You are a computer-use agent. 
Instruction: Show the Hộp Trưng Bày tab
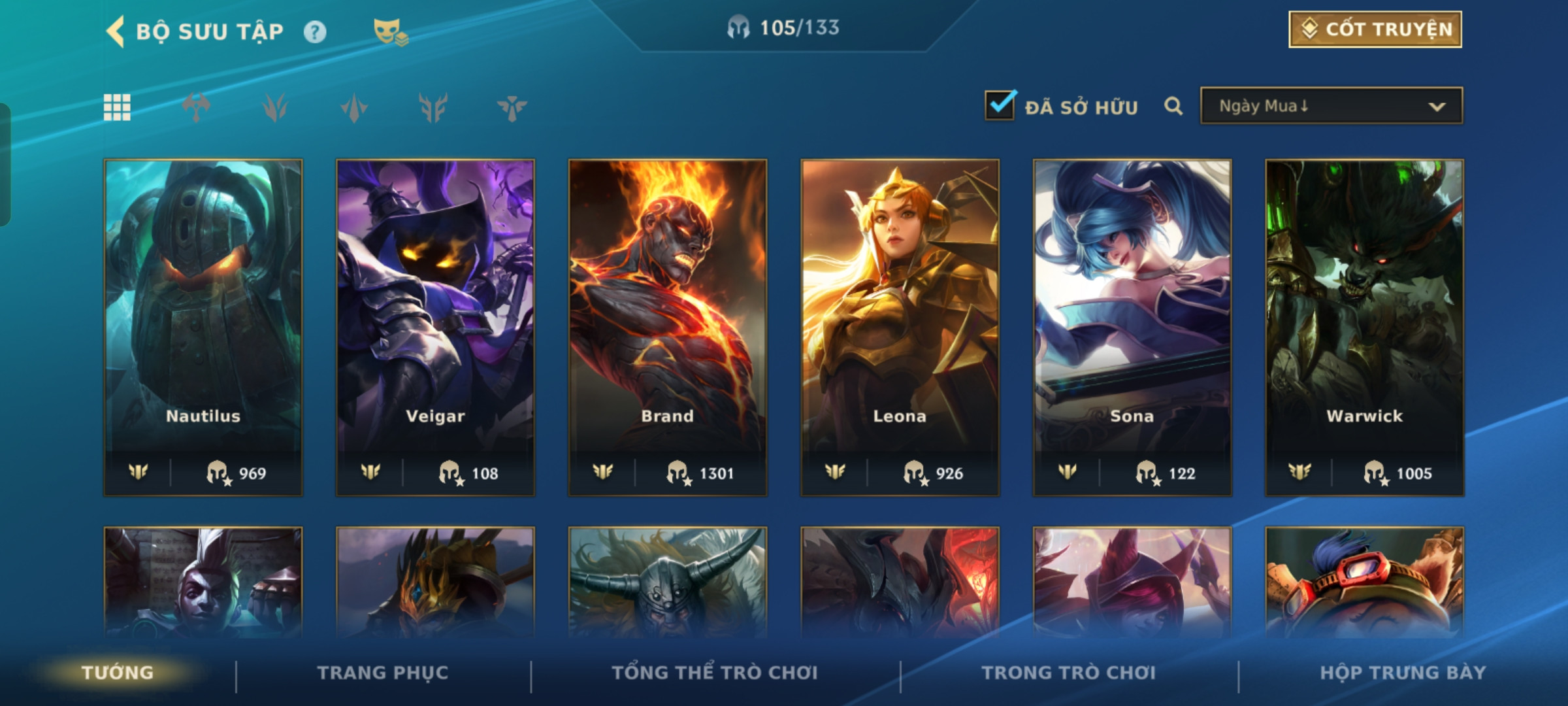pyautogui.click(x=1403, y=673)
